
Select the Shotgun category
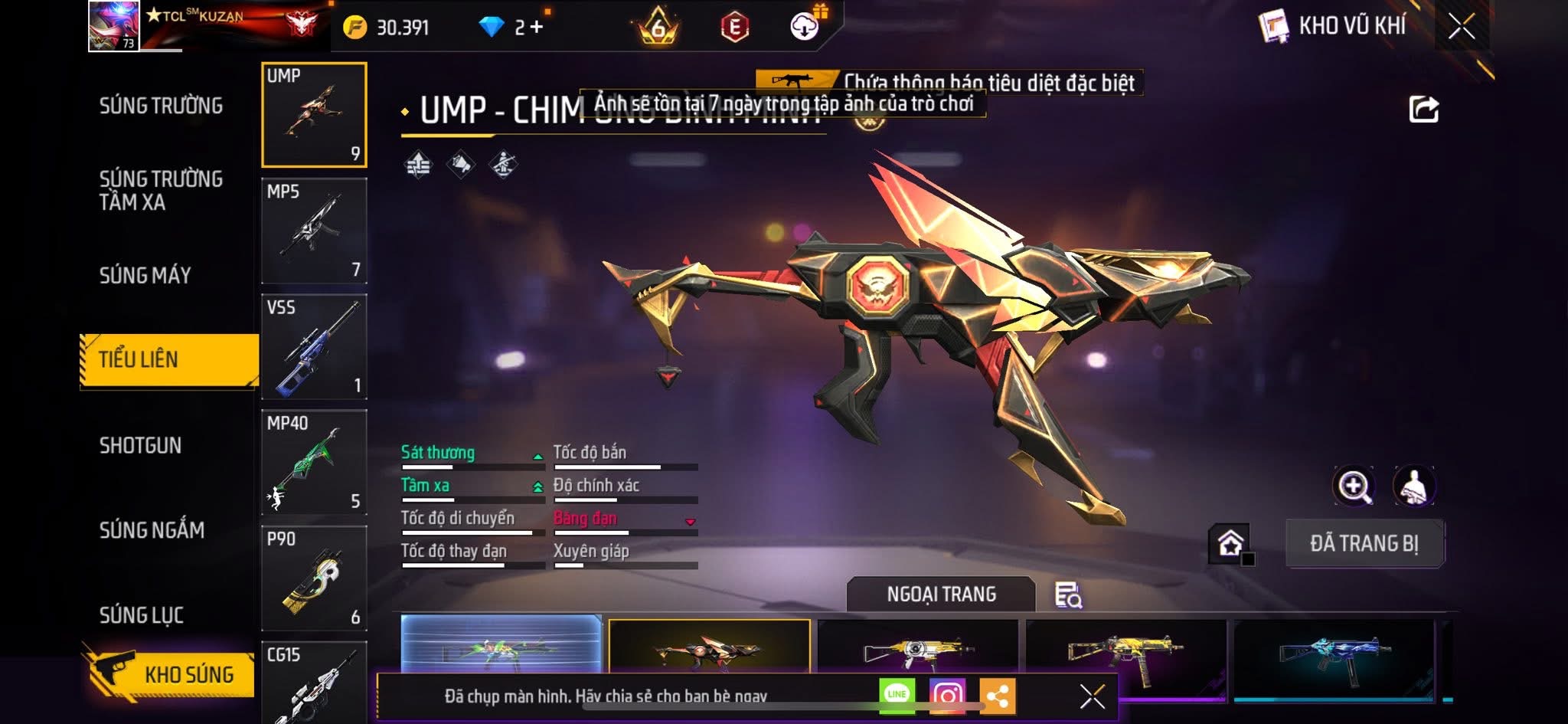pos(140,445)
